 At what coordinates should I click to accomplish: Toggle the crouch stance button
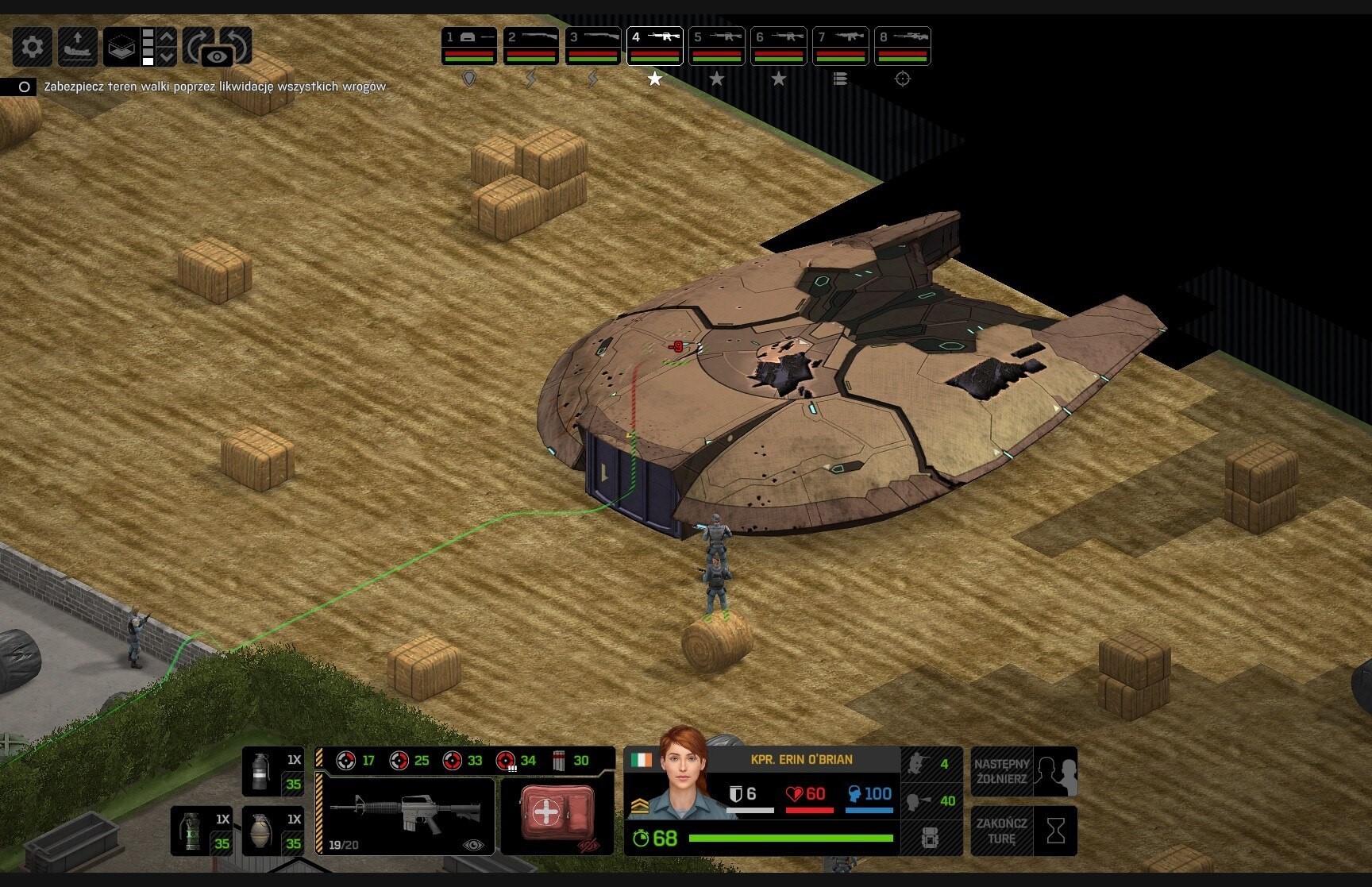coord(931,764)
